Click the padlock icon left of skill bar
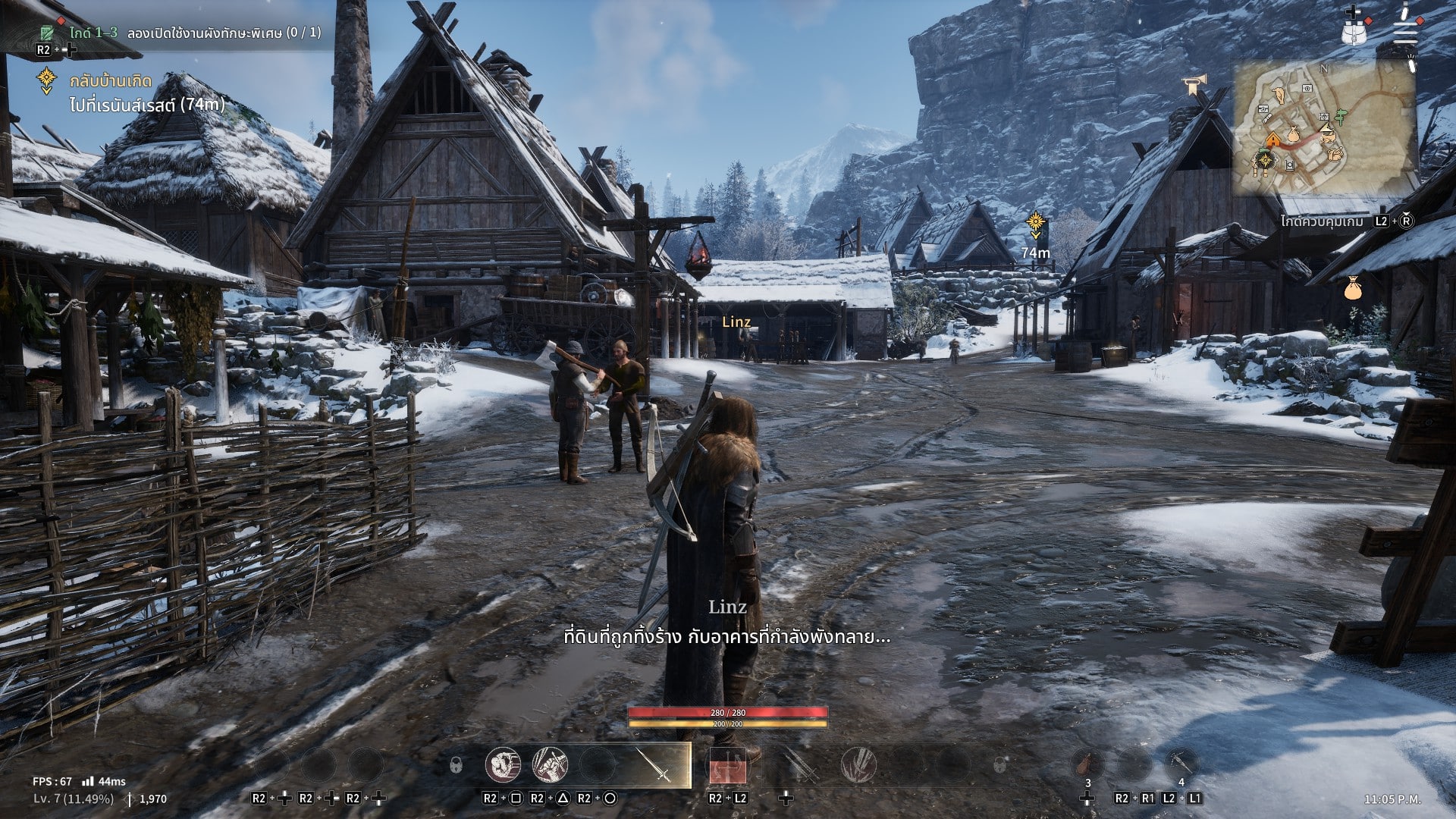 coord(456,765)
